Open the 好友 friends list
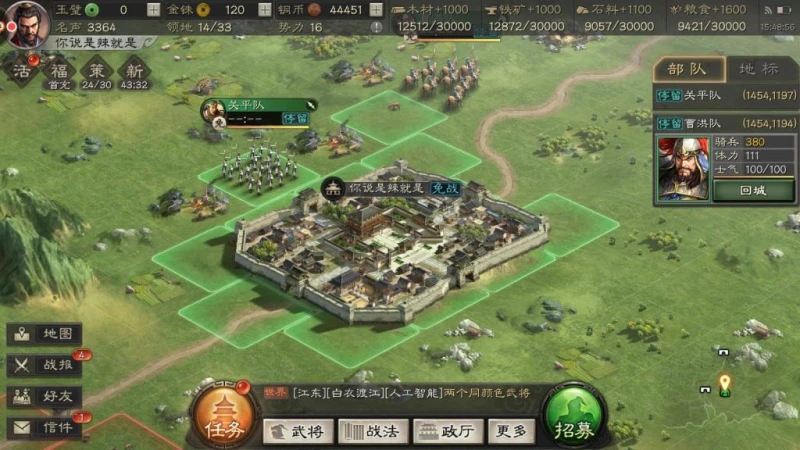Viewport: 800px width, 450px height. pyautogui.click(x=45, y=396)
